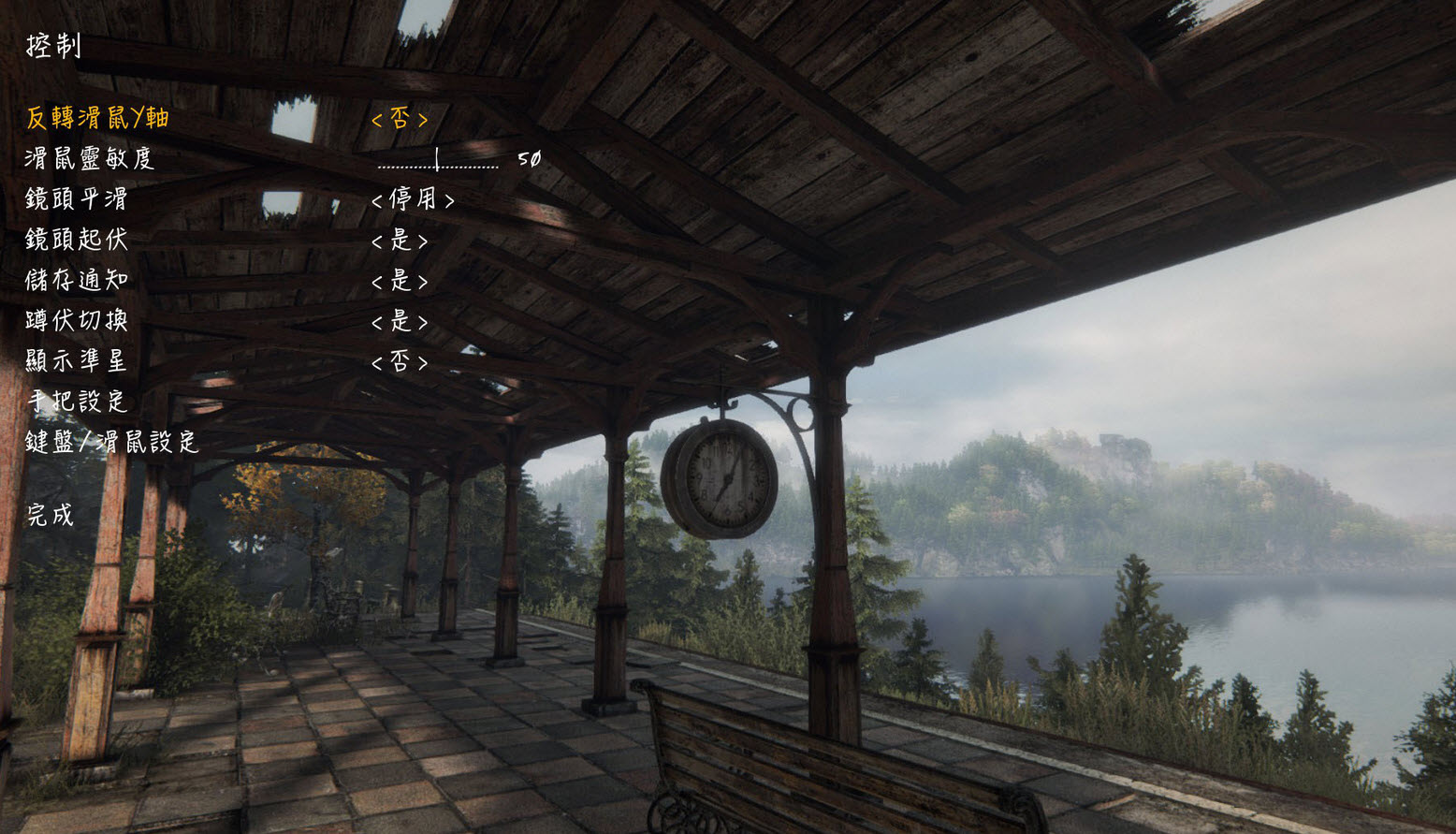Toggle the 鏡頭起伏 setting value
The image size is (1456, 834).
tap(400, 241)
